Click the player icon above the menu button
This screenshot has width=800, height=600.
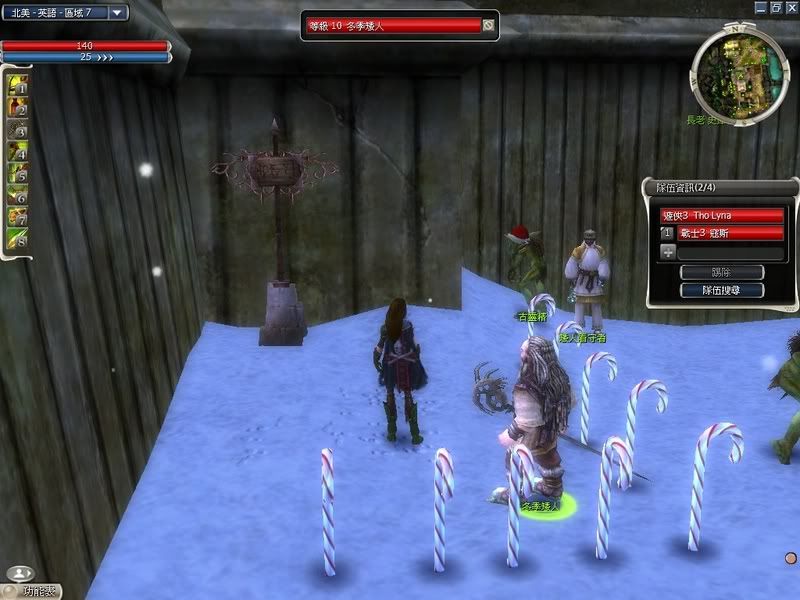coord(19,574)
